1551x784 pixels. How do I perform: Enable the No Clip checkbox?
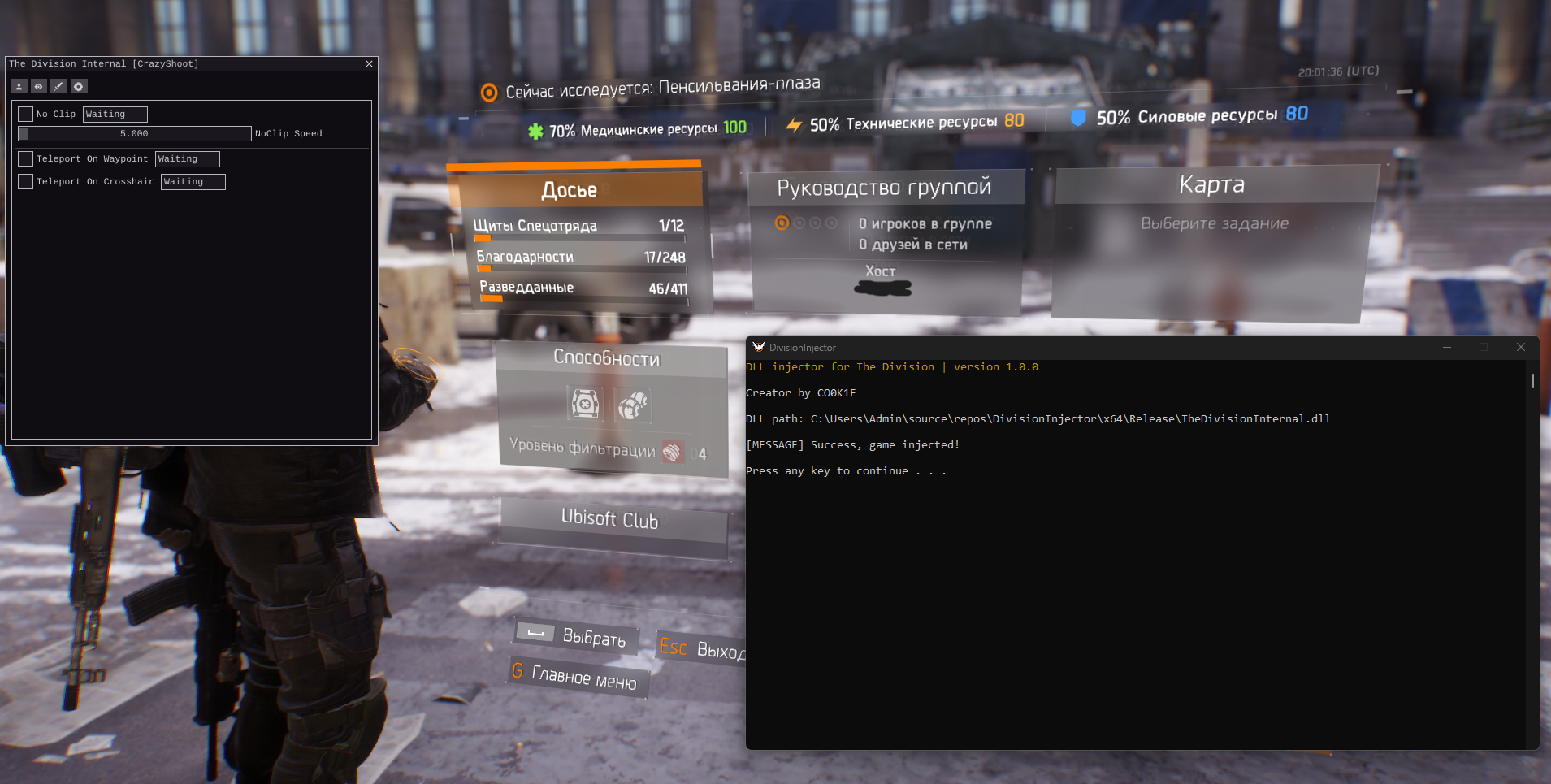25,114
